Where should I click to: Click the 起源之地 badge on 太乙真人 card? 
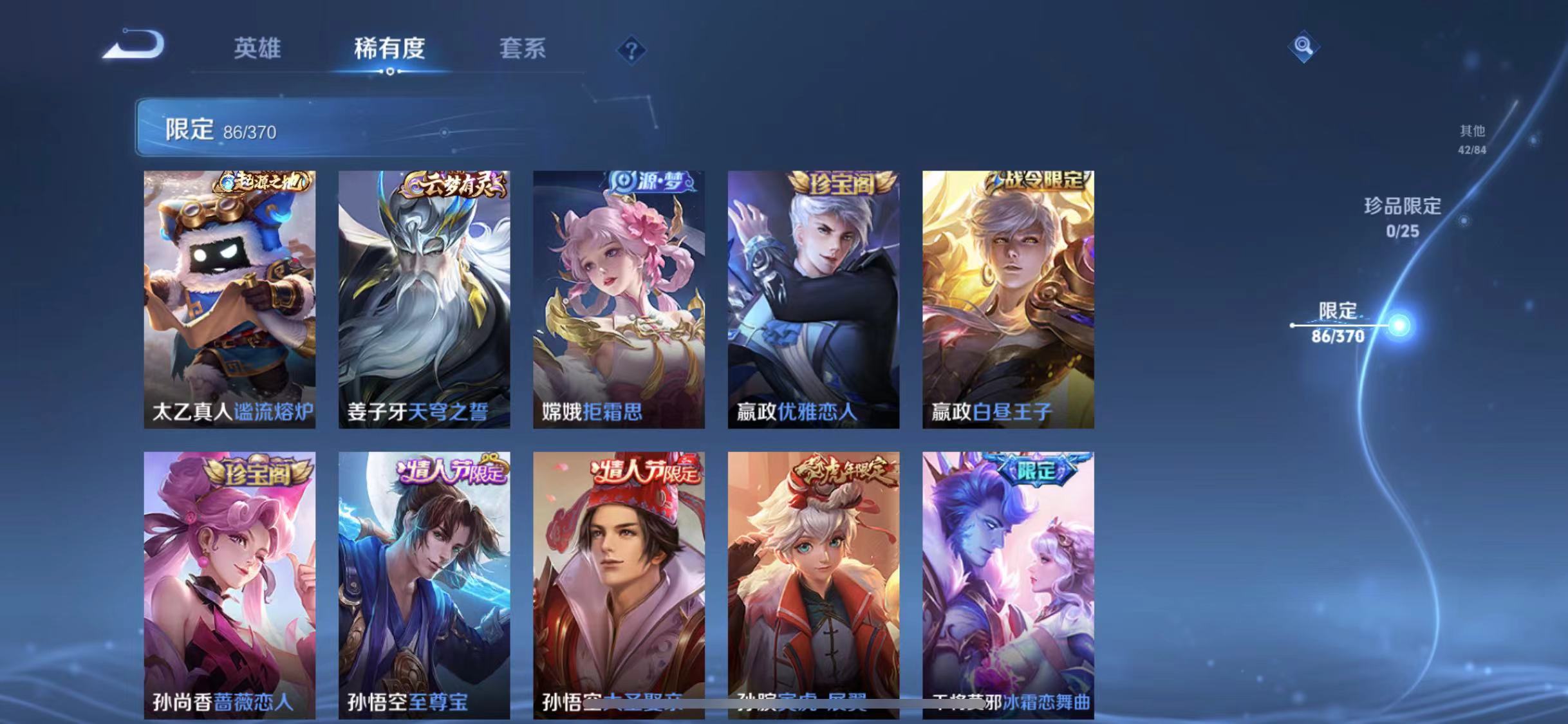click(261, 181)
